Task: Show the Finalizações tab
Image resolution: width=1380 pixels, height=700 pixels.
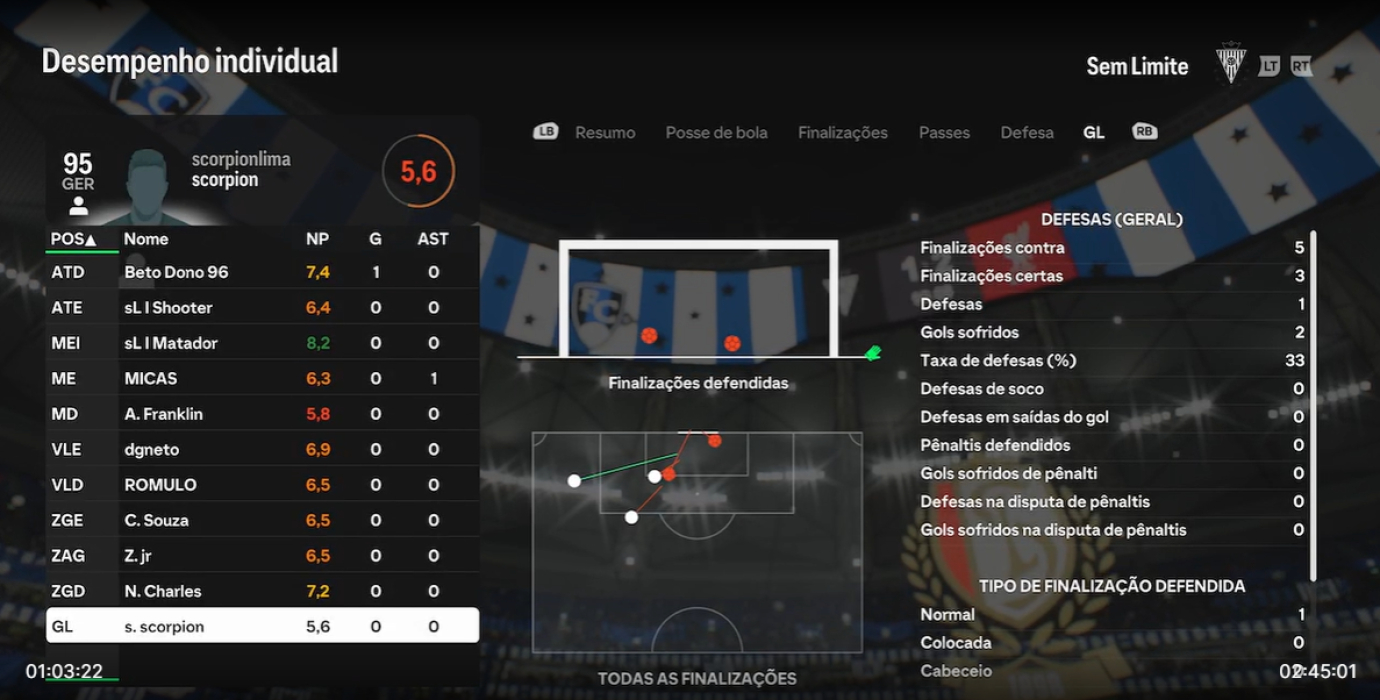Action: 842,132
